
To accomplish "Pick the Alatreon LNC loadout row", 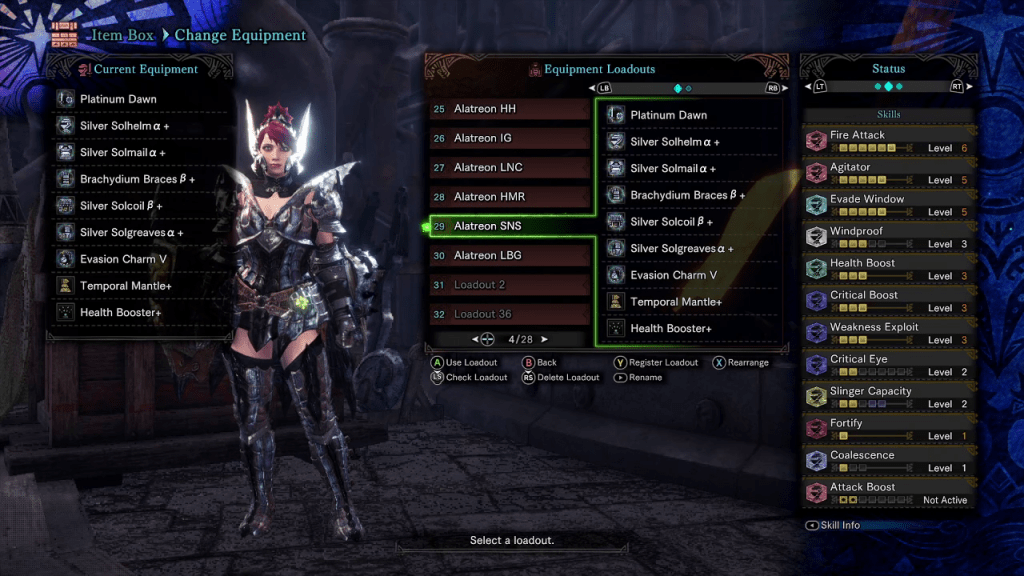I will [508, 167].
